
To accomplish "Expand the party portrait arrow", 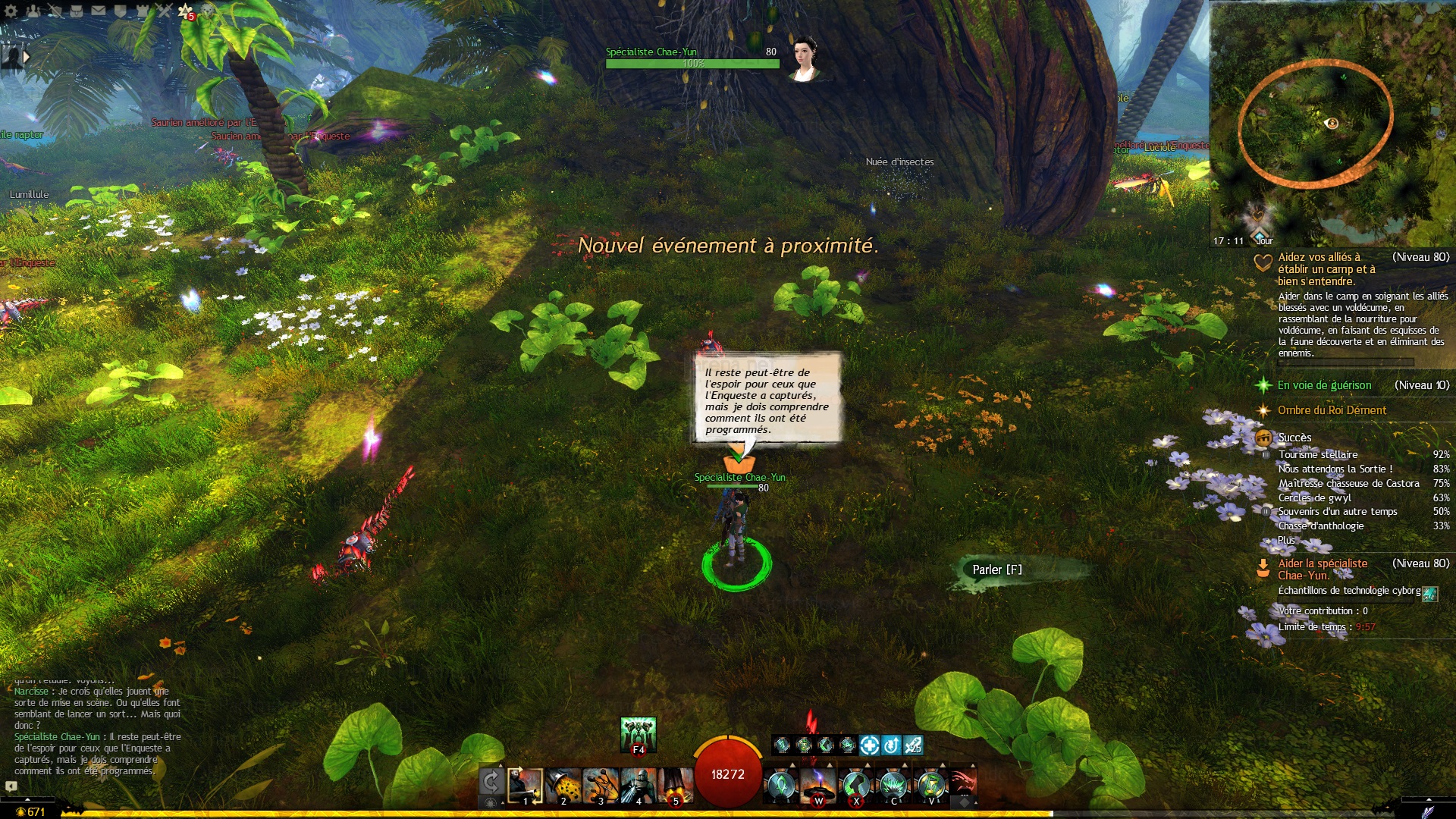I will click(x=27, y=57).
